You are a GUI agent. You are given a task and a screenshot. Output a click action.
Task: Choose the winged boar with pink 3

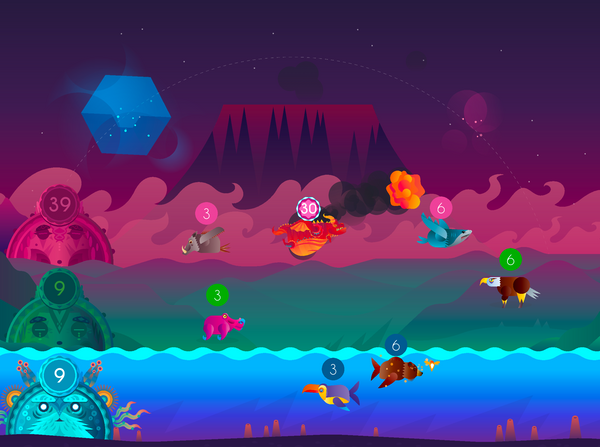(204, 241)
